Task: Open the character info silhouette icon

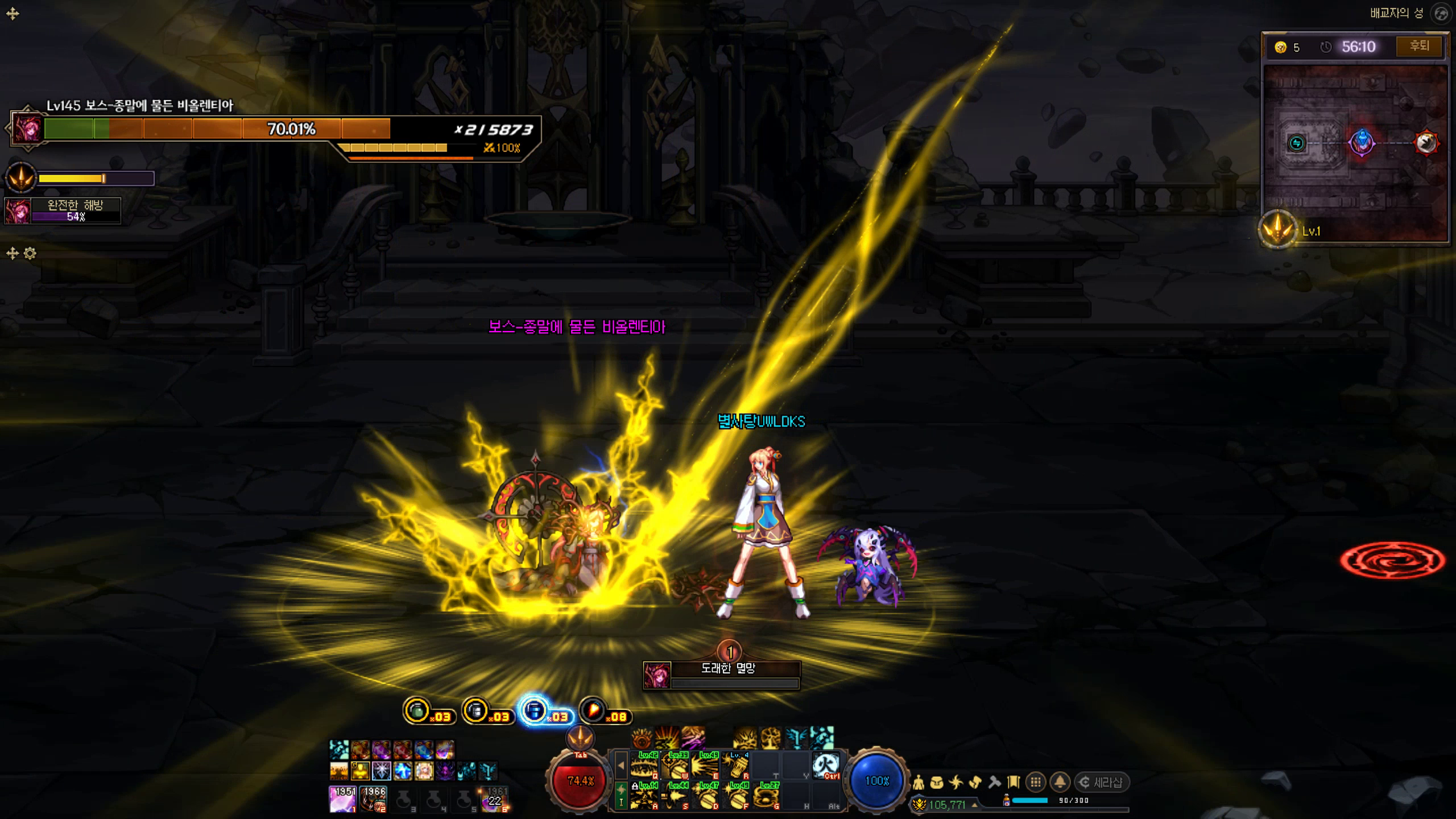Action: point(918,783)
